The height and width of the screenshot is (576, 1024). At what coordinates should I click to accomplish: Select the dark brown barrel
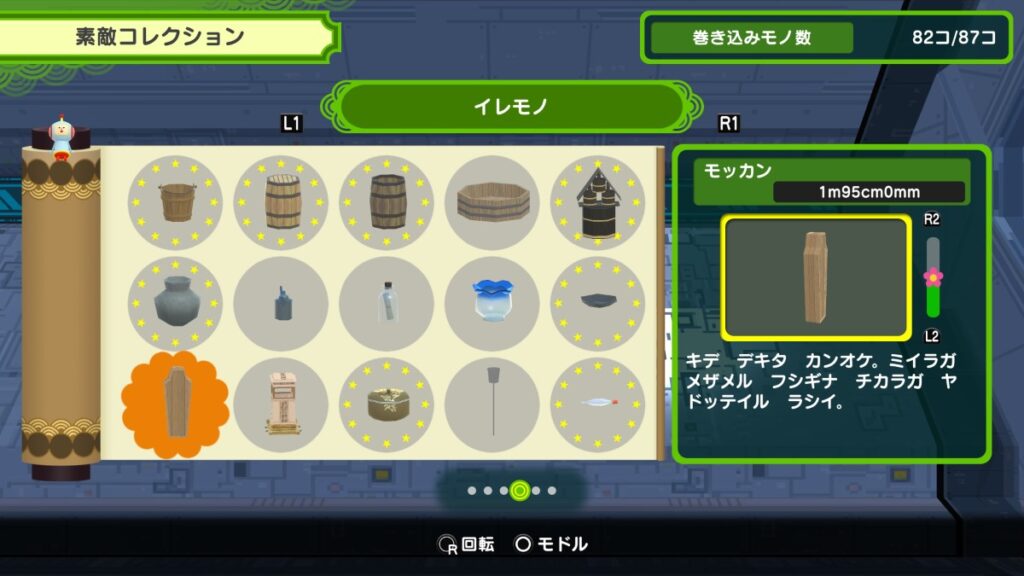click(x=387, y=202)
